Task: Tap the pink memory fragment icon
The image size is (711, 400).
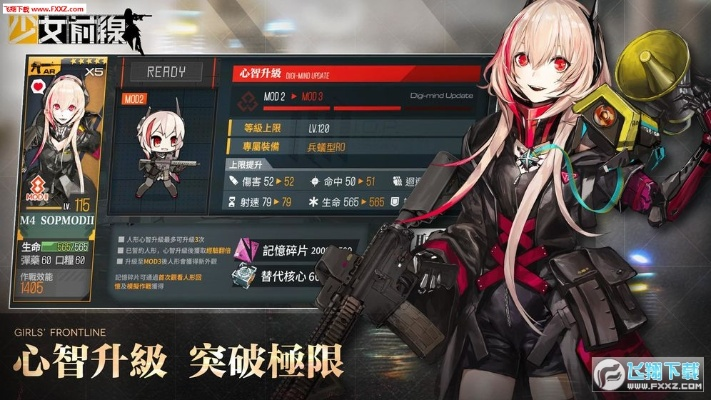Action: (245, 248)
